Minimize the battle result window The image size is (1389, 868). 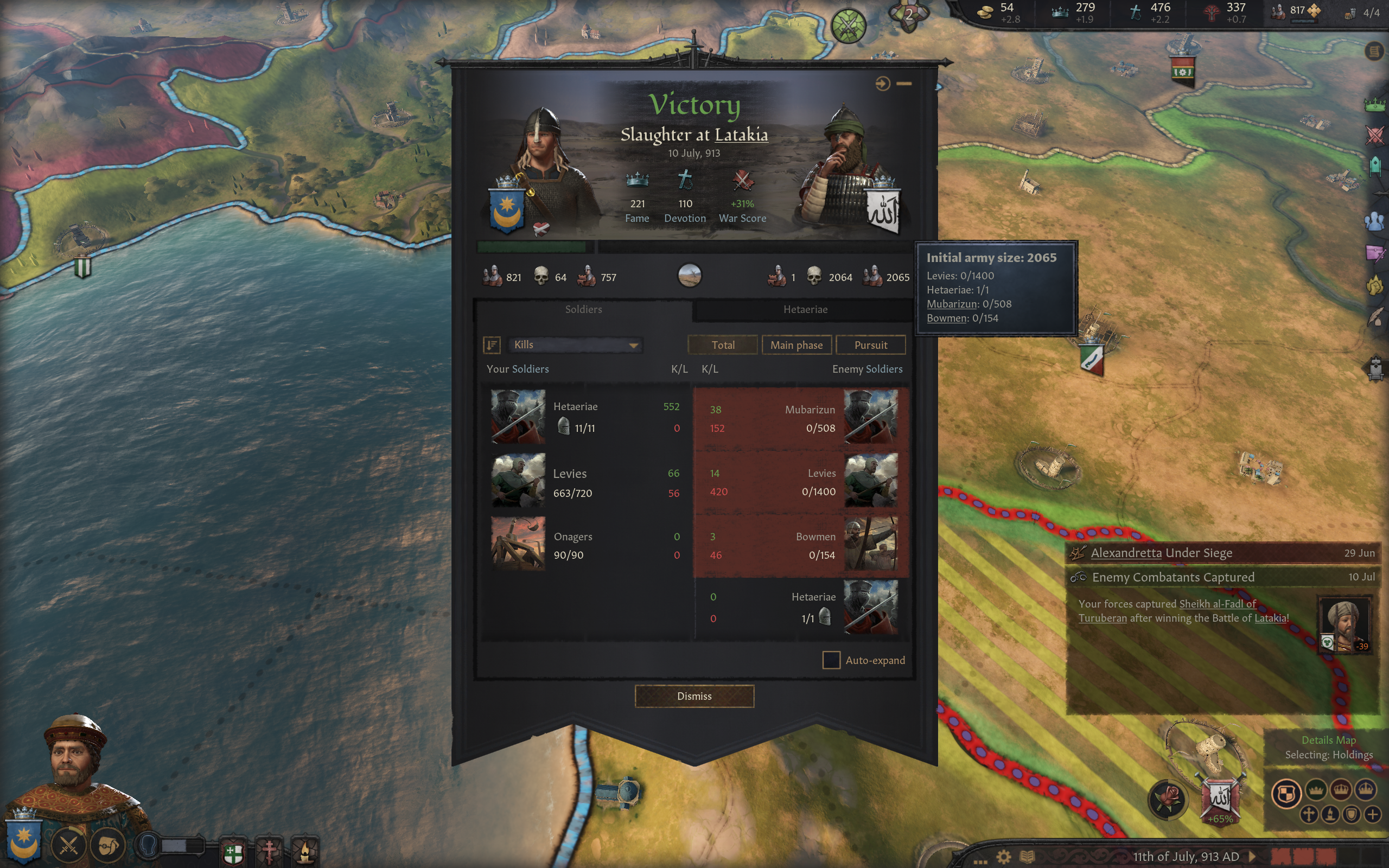[x=904, y=84]
